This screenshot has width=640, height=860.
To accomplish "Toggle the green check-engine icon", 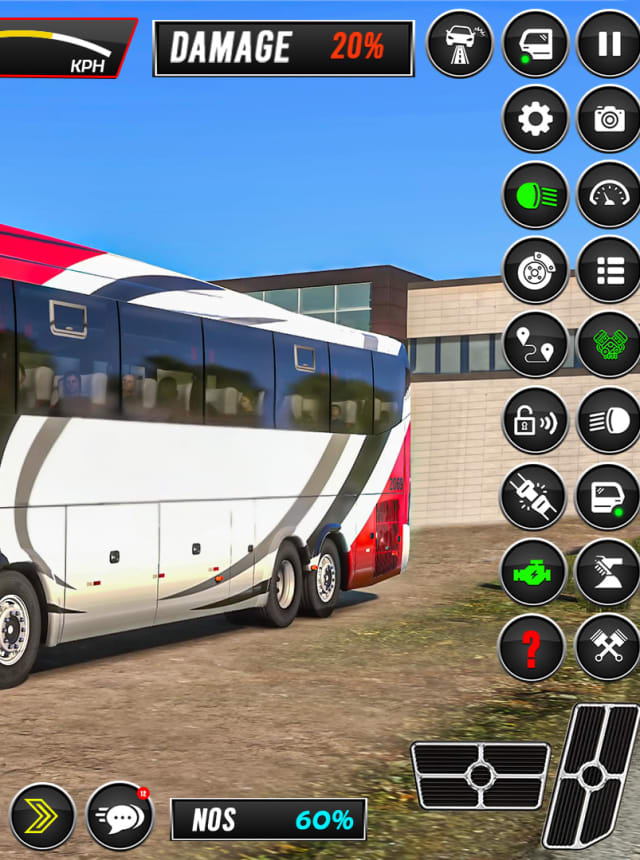I will 535,572.
